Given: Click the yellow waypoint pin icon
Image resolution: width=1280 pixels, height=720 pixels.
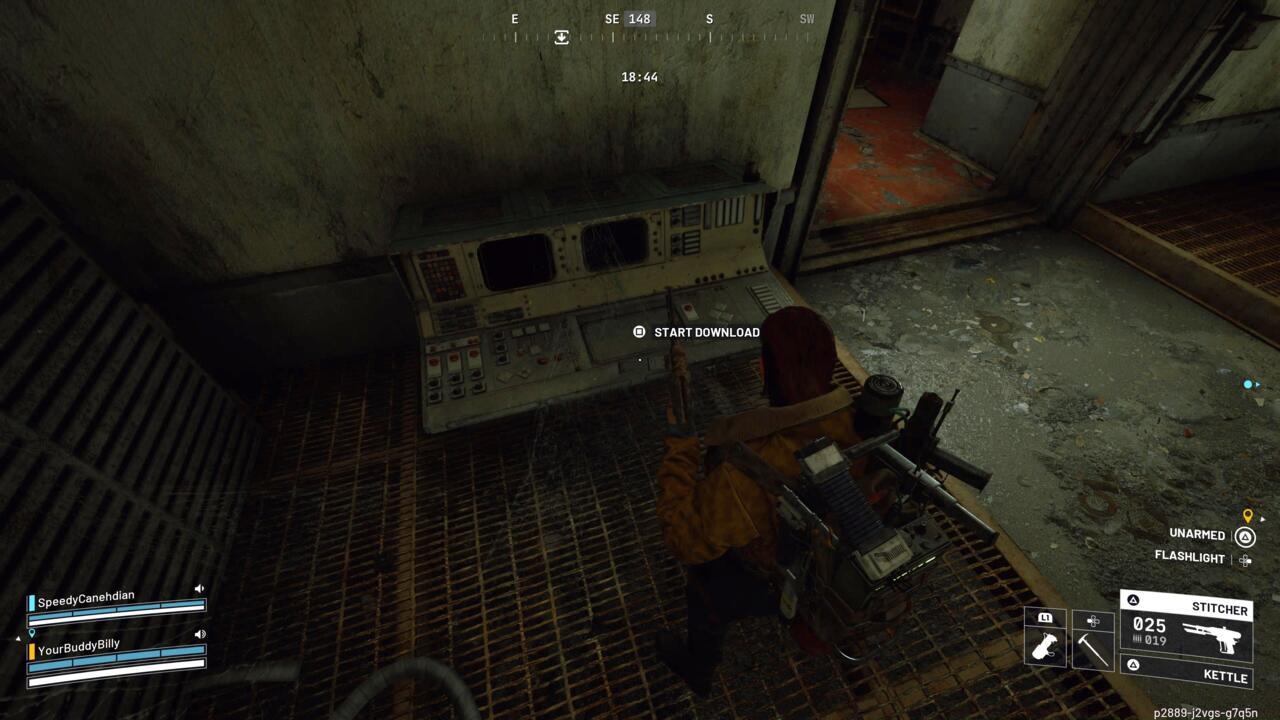Looking at the screenshot, I should pos(1247,516).
